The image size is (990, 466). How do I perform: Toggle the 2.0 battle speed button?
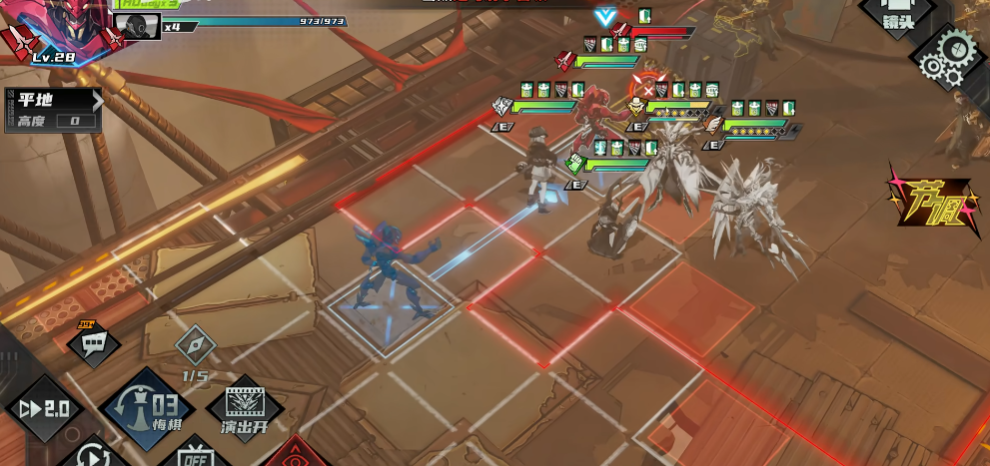click(44, 408)
